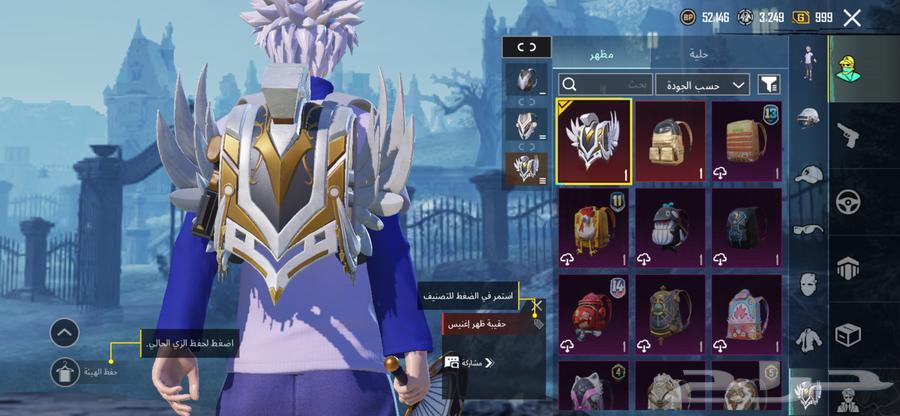The height and width of the screenshot is (416, 900).
Task: Select the equipped winged armor backpack
Action: [x=594, y=140]
